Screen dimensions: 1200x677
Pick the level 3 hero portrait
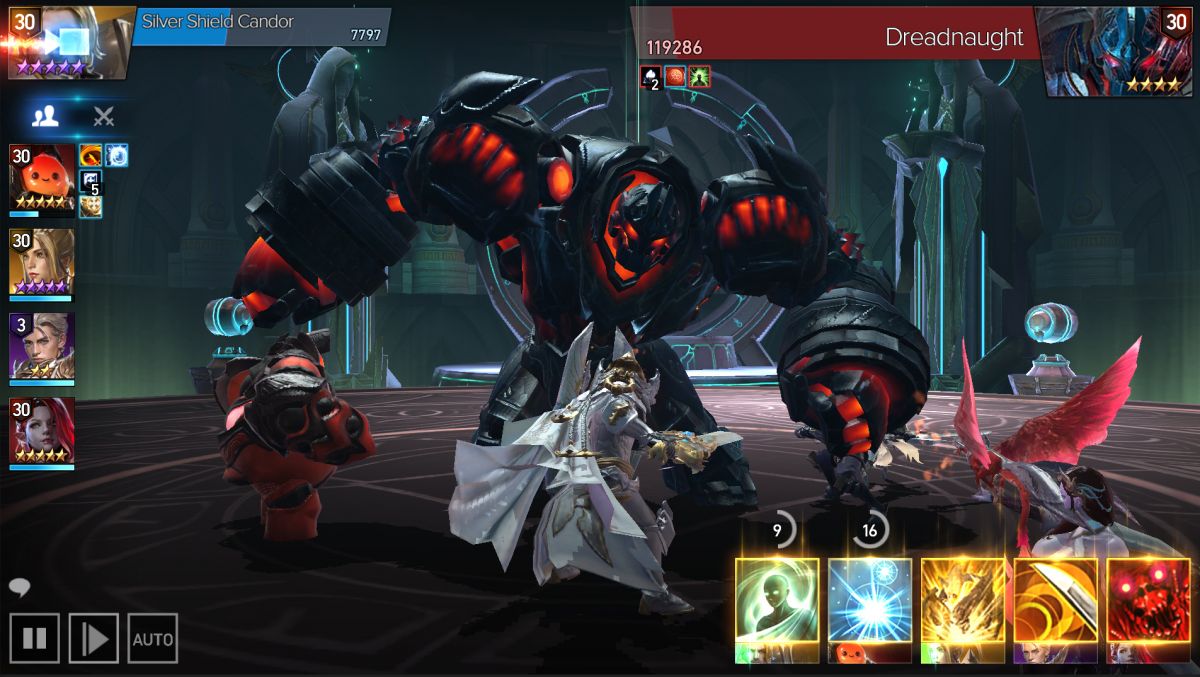pyautogui.click(x=42, y=346)
